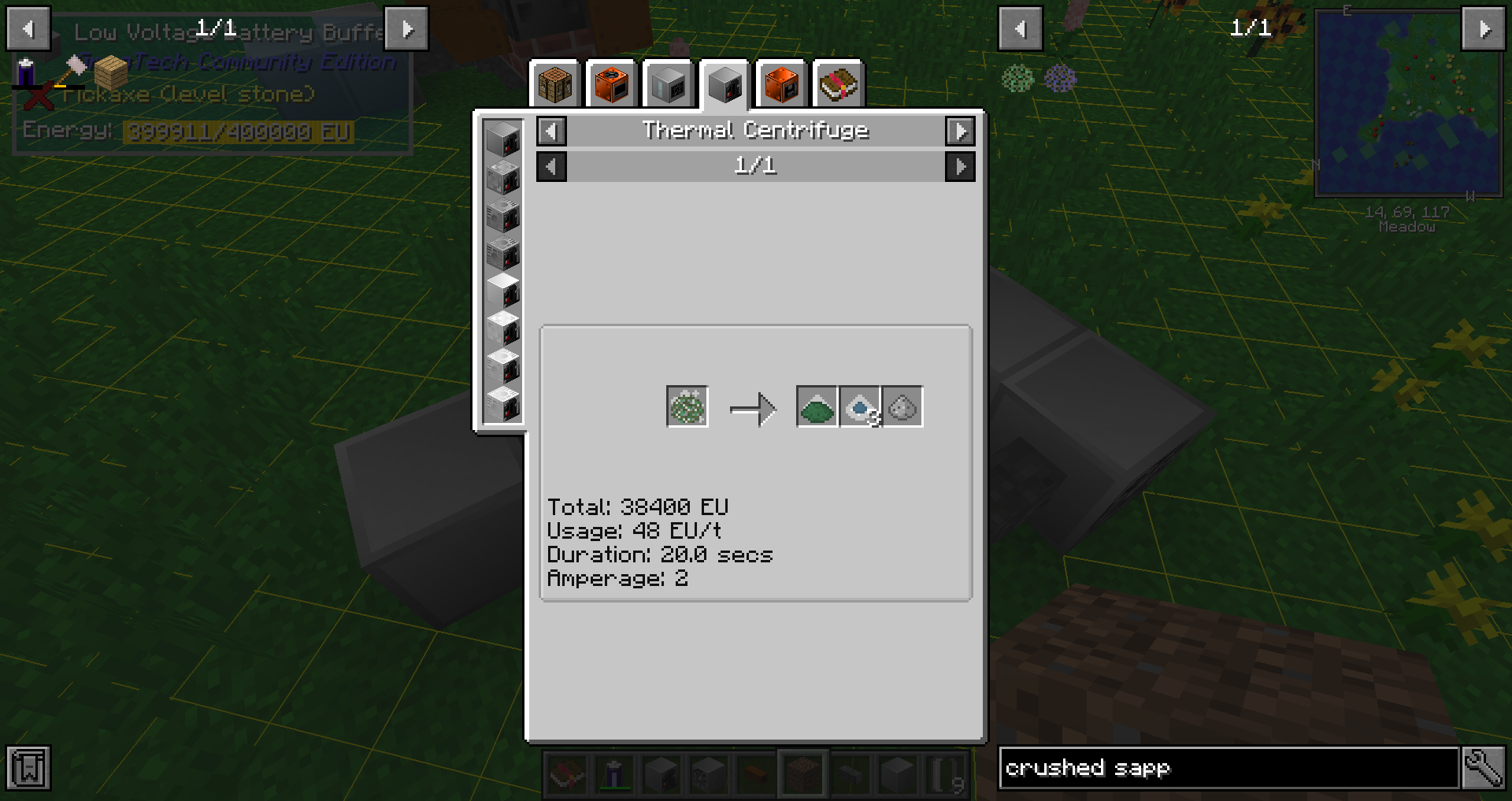Viewport: 1512px width, 801px height.
Task: Open the orange furnace machine category tab
Action: coord(610,83)
